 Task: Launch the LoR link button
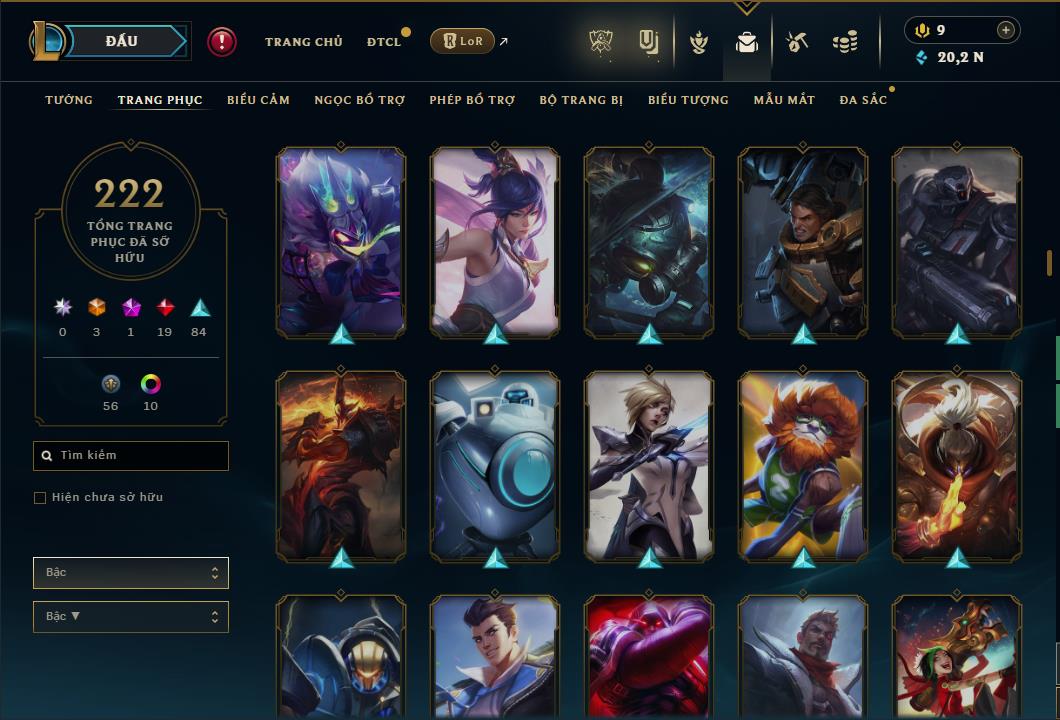[x=462, y=41]
